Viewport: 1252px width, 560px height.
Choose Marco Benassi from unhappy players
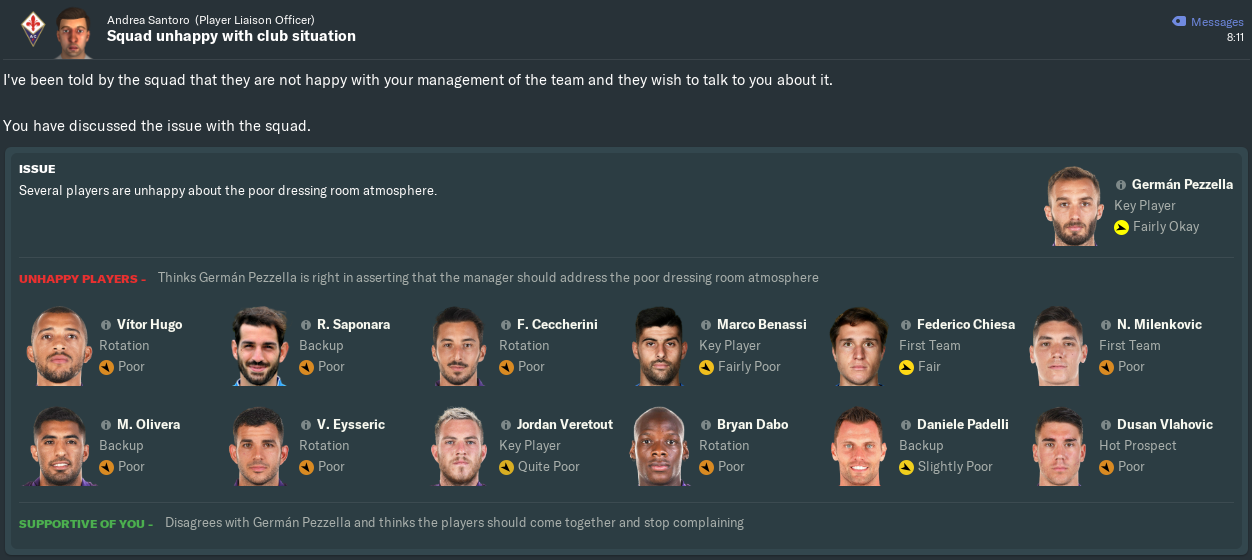click(x=761, y=325)
